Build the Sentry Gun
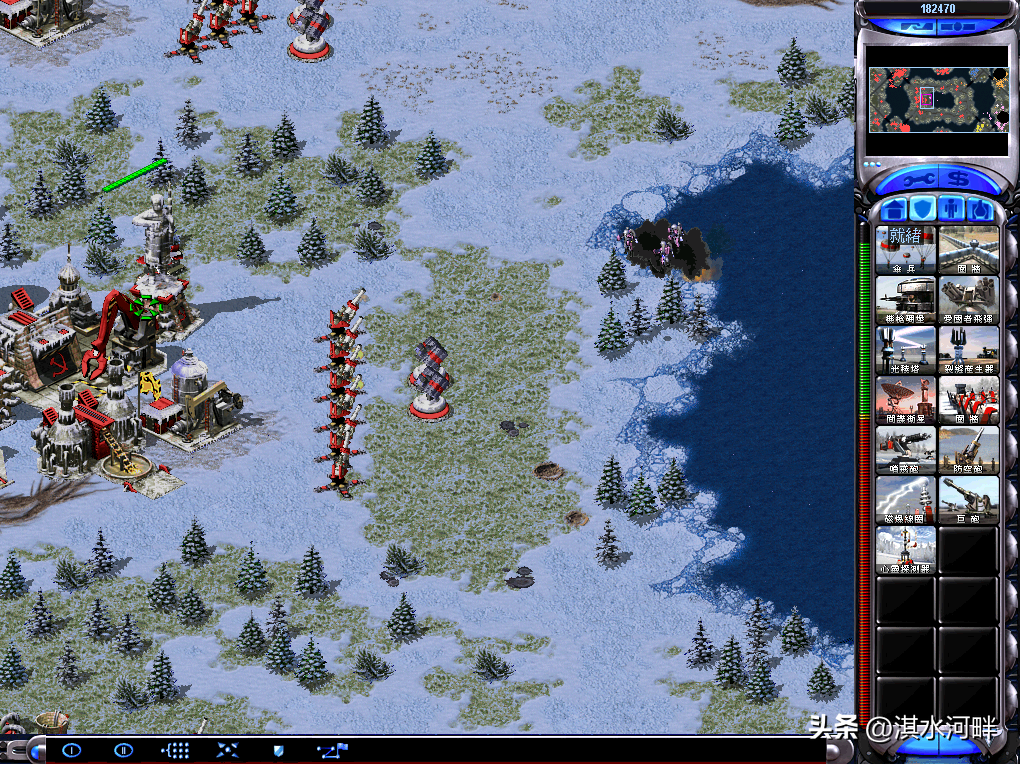Viewport: 1020px width, 764px height. click(x=906, y=450)
